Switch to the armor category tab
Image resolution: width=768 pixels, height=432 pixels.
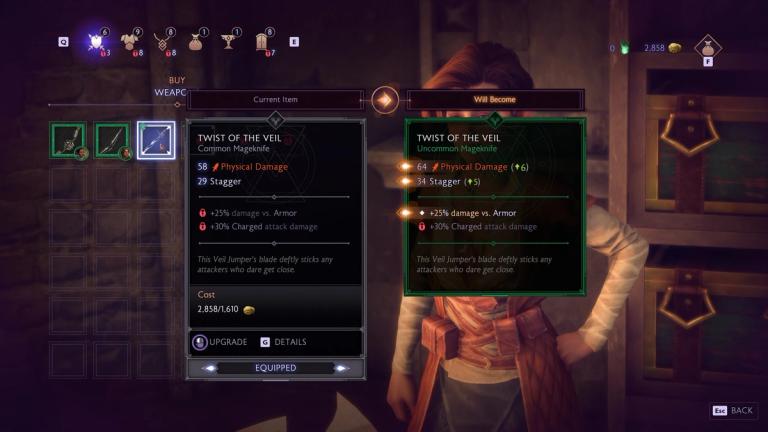tap(130, 42)
